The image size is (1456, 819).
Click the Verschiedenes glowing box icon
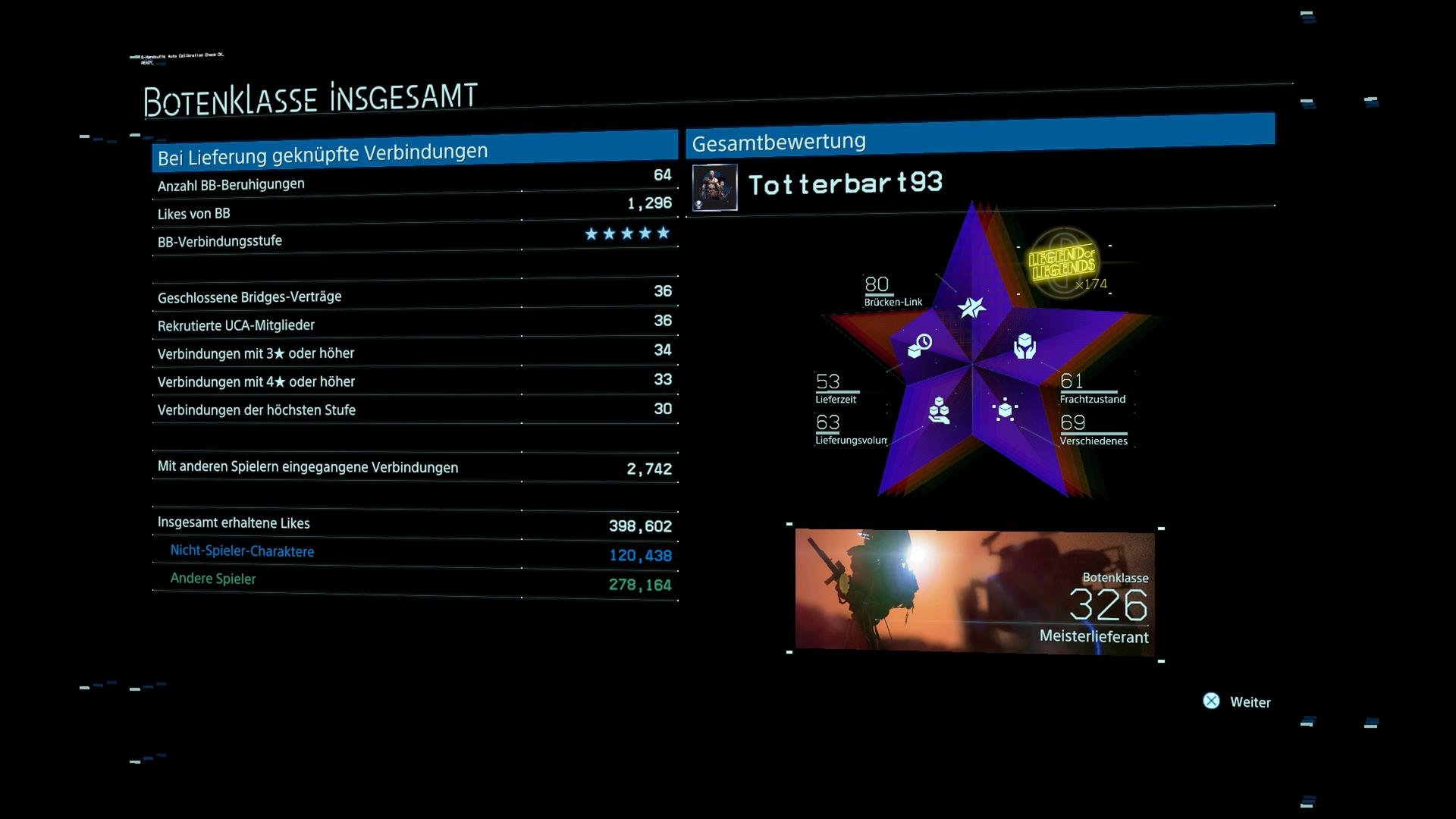[1005, 409]
